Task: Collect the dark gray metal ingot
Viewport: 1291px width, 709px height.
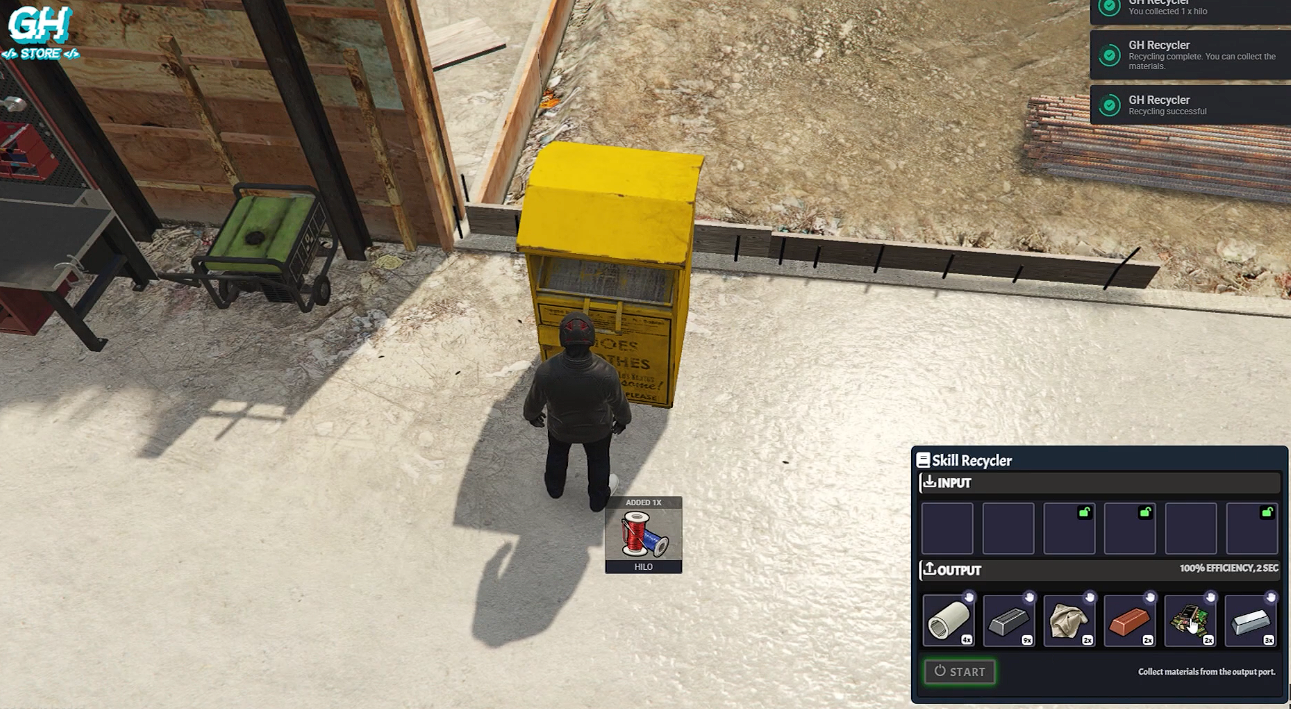Action: 1008,621
